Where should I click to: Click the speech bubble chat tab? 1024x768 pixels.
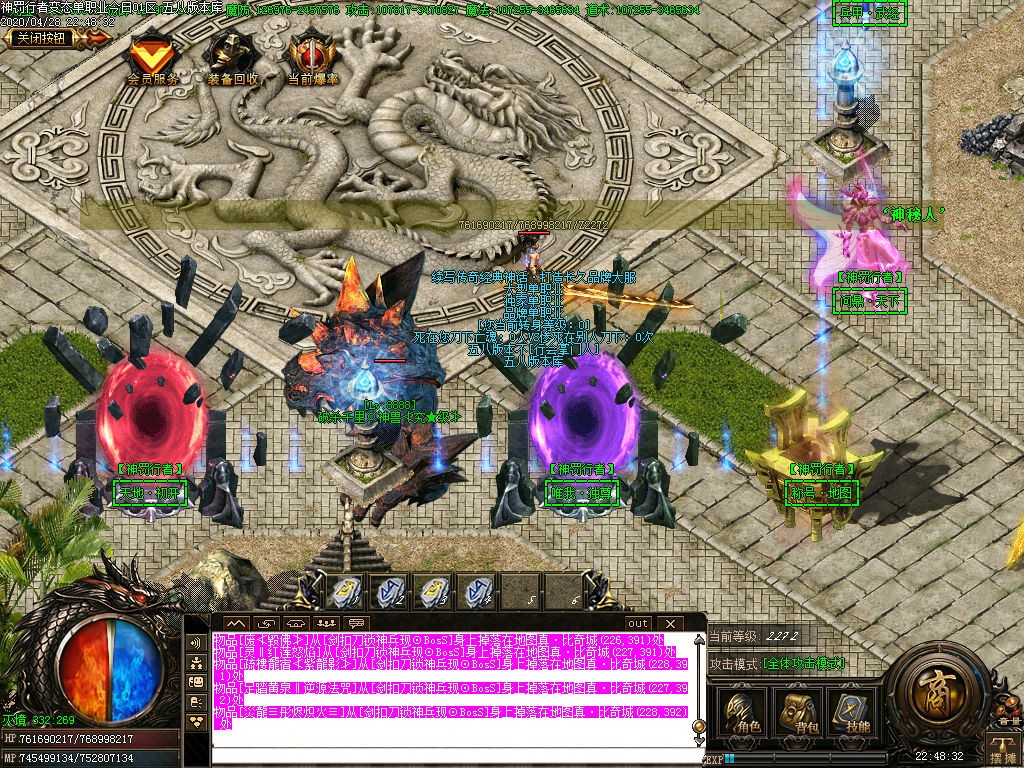pos(356,623)
